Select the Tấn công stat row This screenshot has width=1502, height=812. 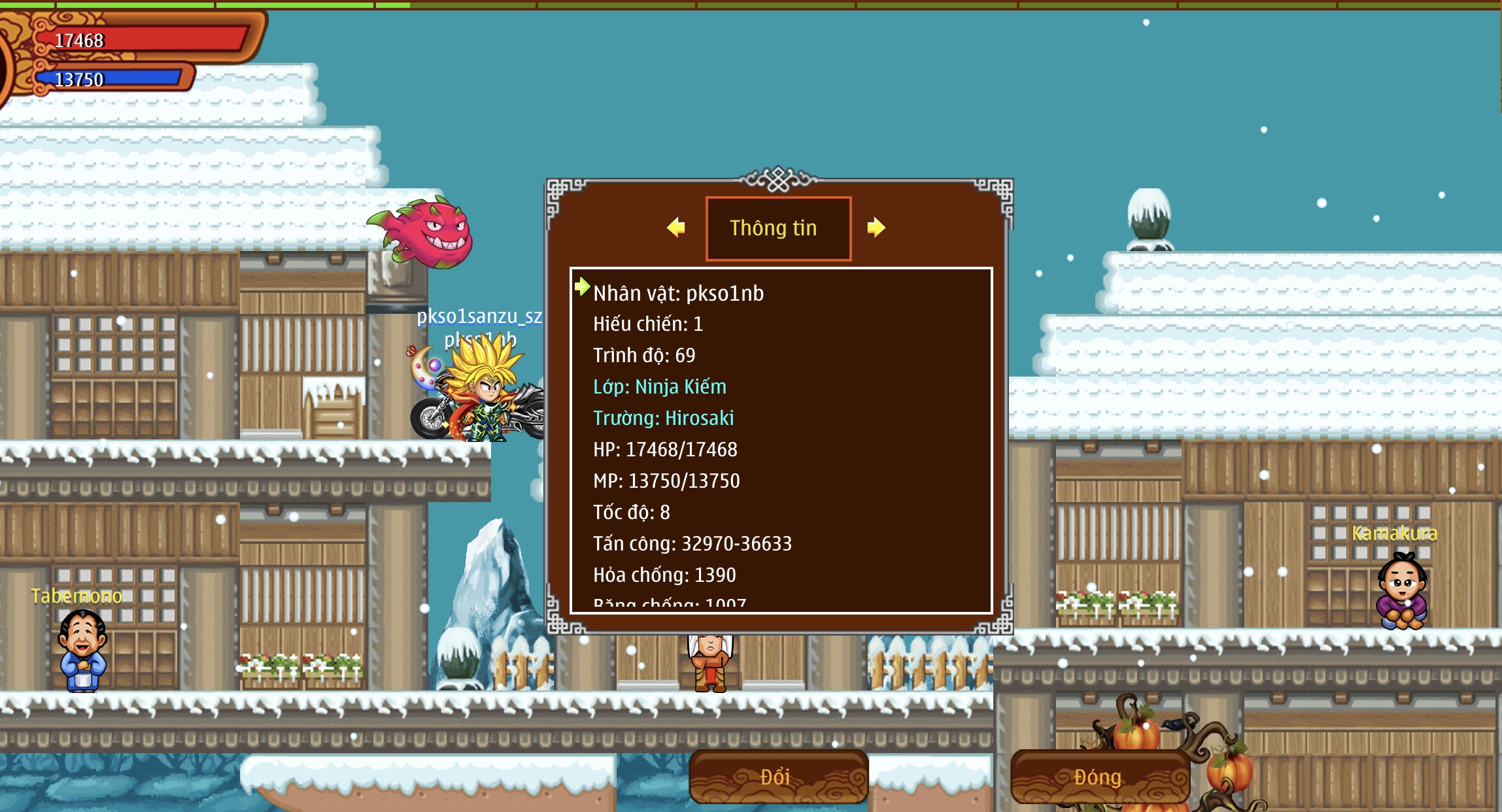tap(692, 544)
